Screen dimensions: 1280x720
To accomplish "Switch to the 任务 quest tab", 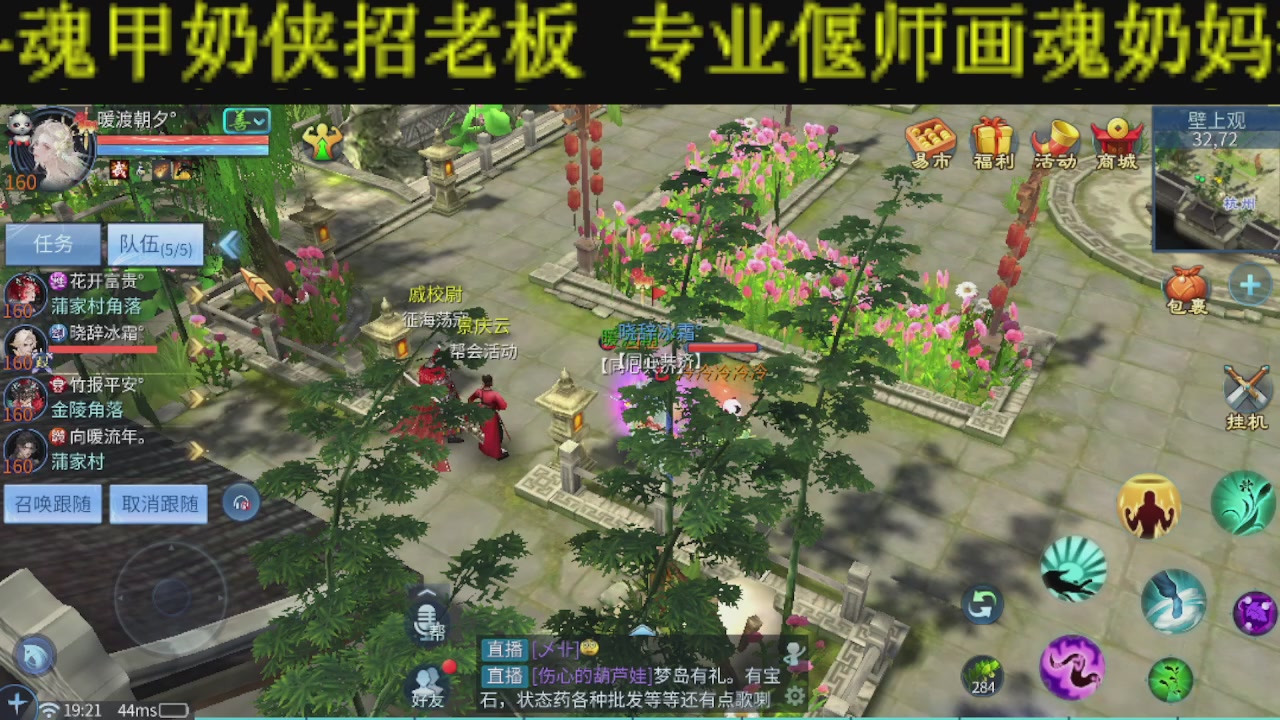I will click(52, 244).
